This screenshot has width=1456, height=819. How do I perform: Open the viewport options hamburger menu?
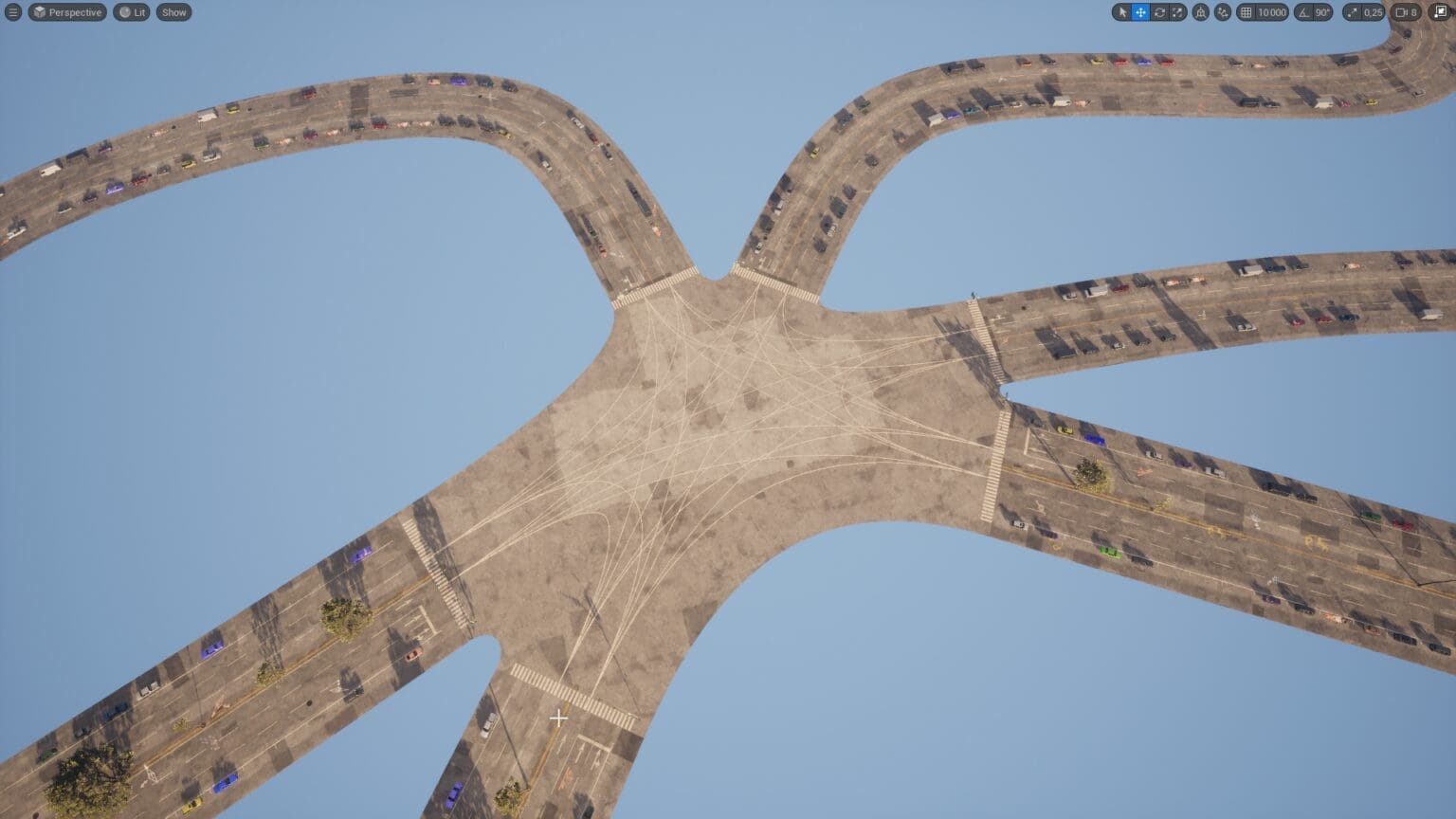pyautogui.click(x=13, y=12)
